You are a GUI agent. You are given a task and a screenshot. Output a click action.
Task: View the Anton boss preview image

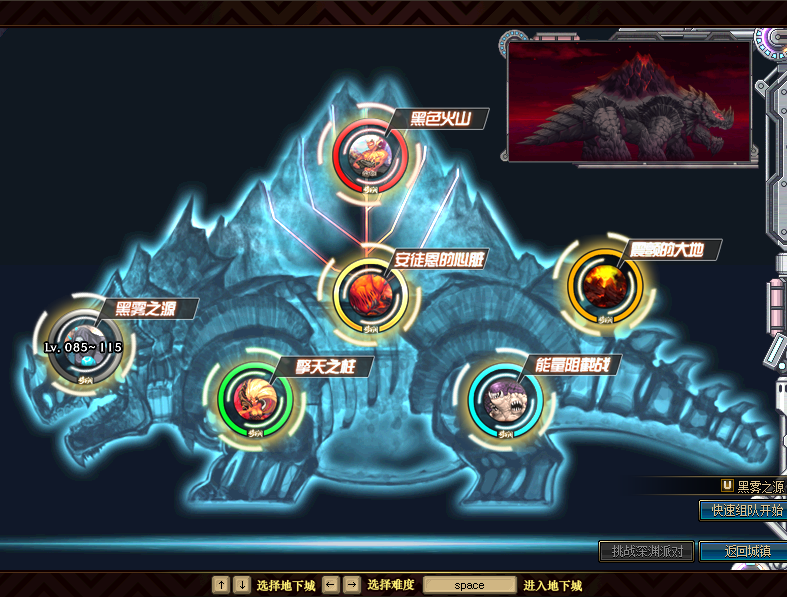(x=629, y=101)
